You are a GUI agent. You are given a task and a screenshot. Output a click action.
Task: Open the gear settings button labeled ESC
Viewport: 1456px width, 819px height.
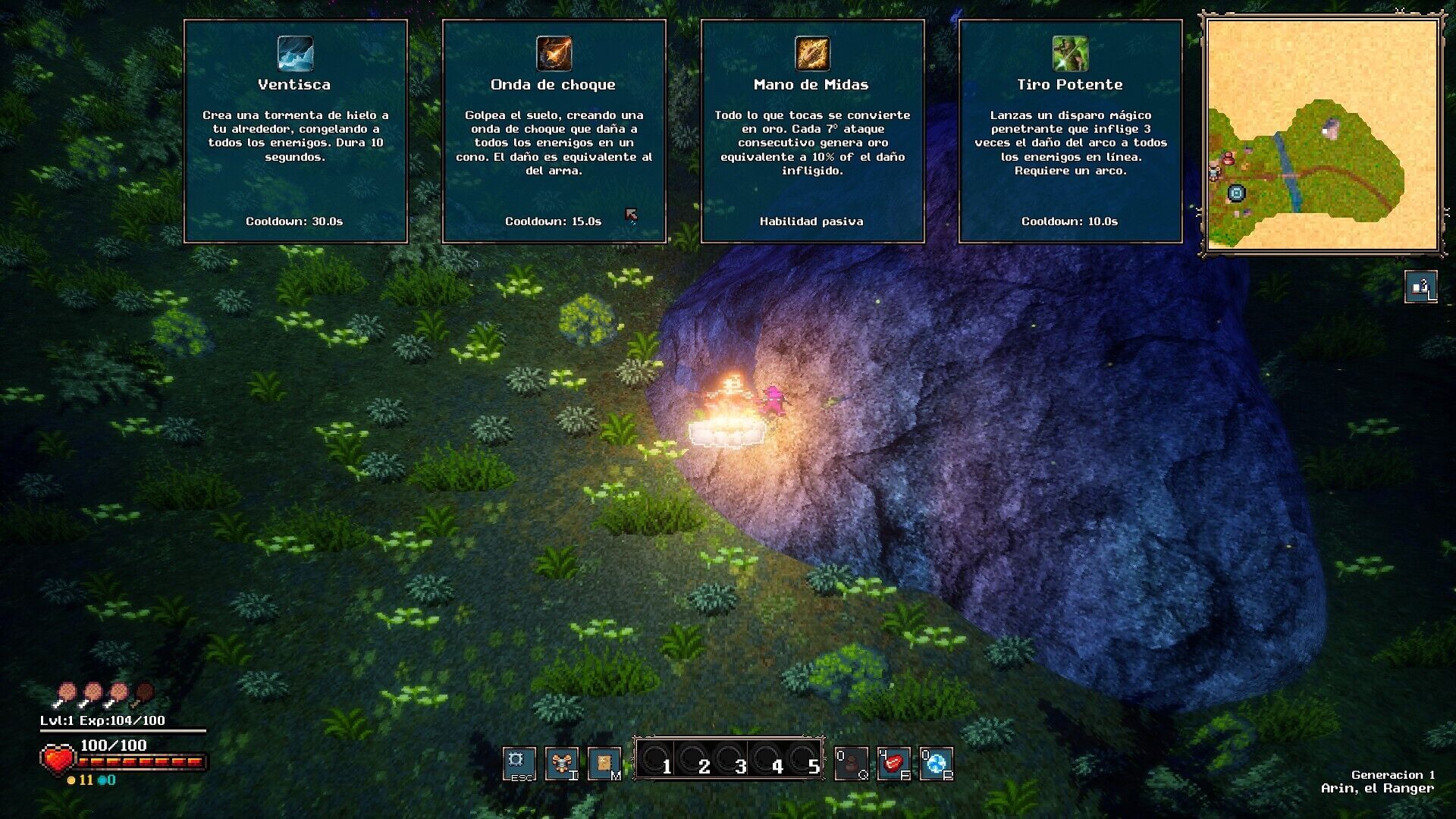[x=519, y=763]
